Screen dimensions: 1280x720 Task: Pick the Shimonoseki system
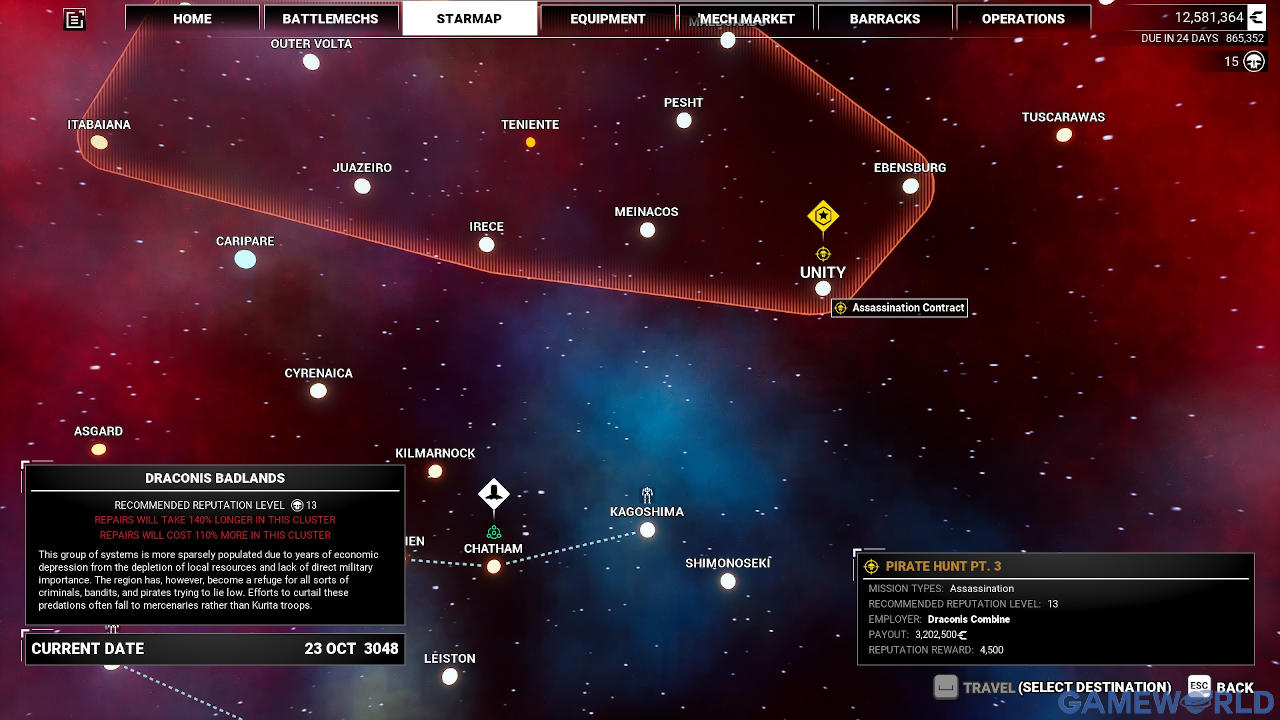pyautogui.click(x=728, y=581)
